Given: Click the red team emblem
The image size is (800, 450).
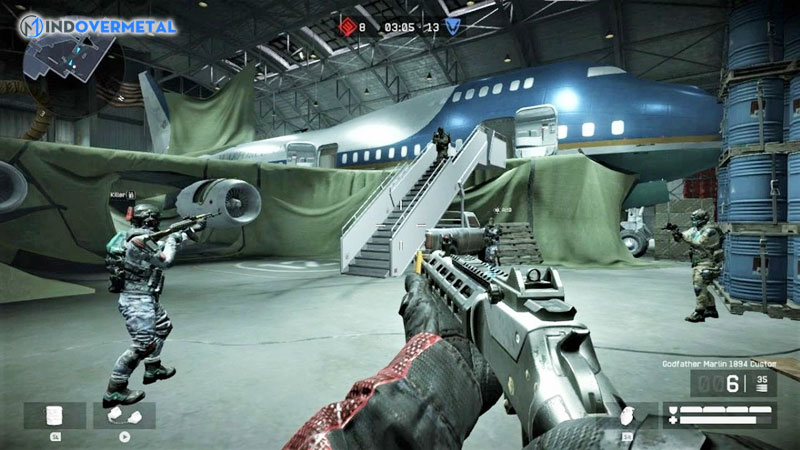Looking at the screenshot, I should 348,27.
